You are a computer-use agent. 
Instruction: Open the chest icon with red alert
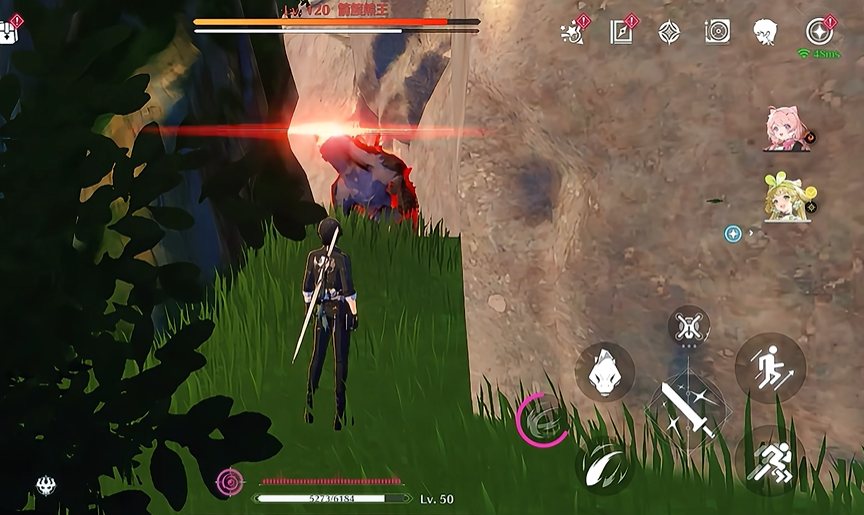pyautogui.click(x=10, y=30)
